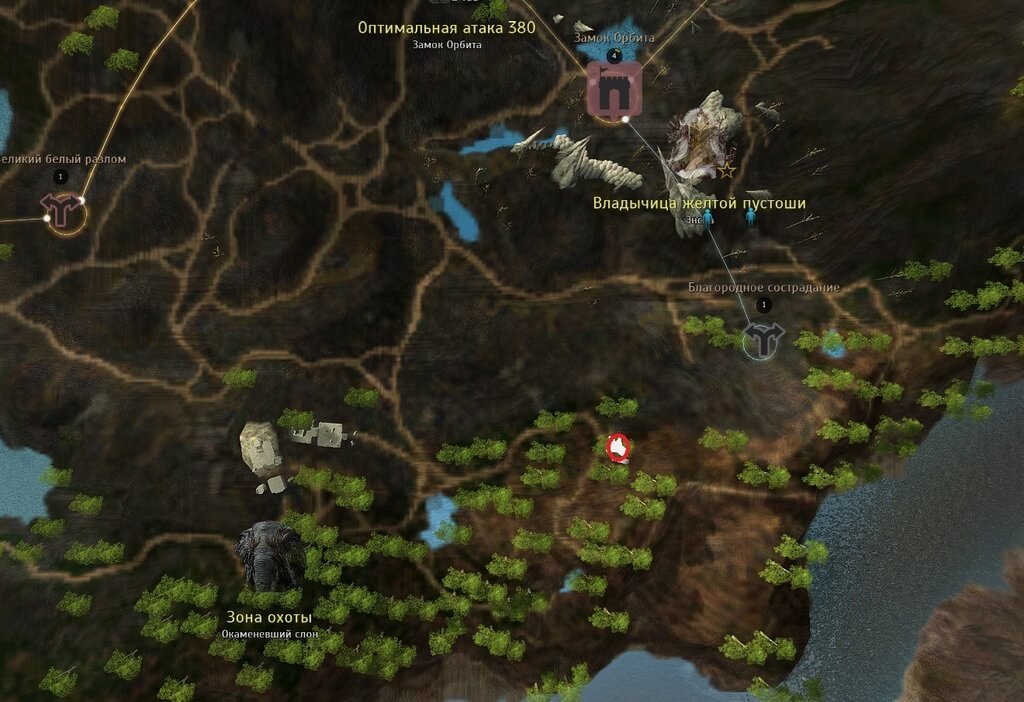Choose the Благородное сострадание node icon
This screenshot has height=702, width=1024.
(x=765, y=340)
